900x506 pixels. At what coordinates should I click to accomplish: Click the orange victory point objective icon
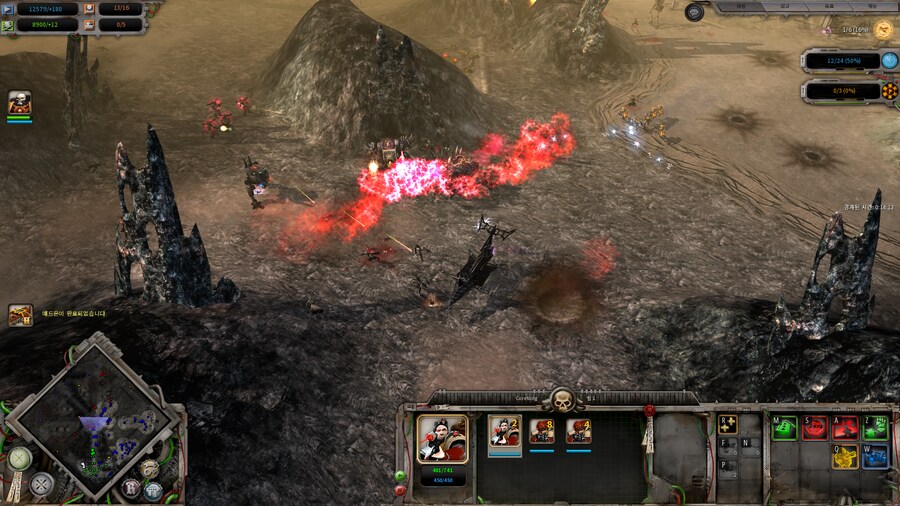tap(889, 91)
